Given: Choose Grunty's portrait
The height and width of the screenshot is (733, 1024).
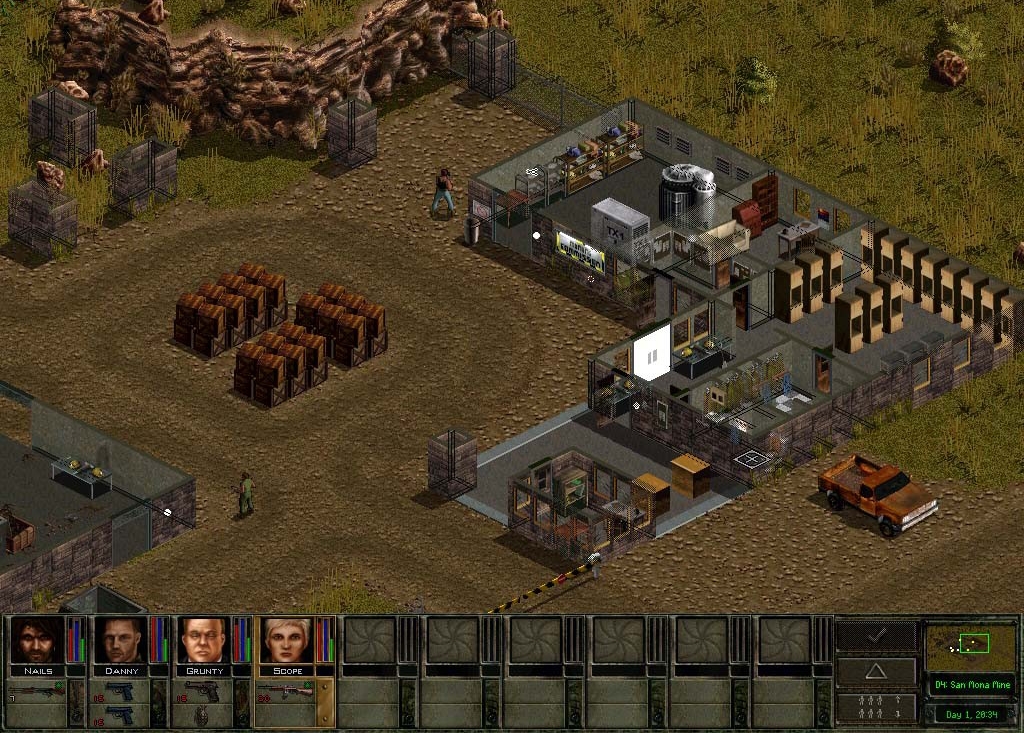Looking at the screenshot, I should pyautogui.click(x=205, y=640).
